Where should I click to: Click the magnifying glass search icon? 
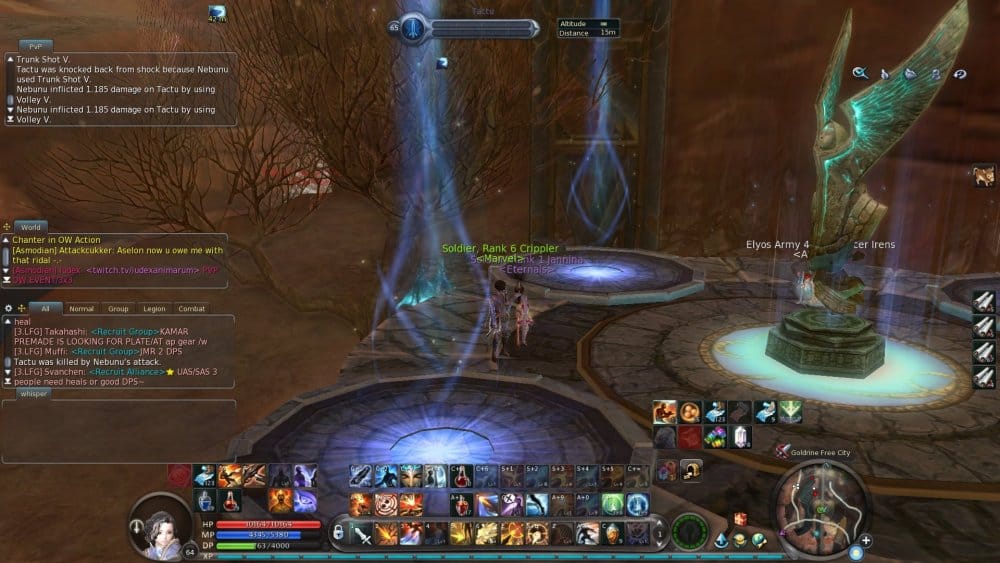[x=859, y=73]
